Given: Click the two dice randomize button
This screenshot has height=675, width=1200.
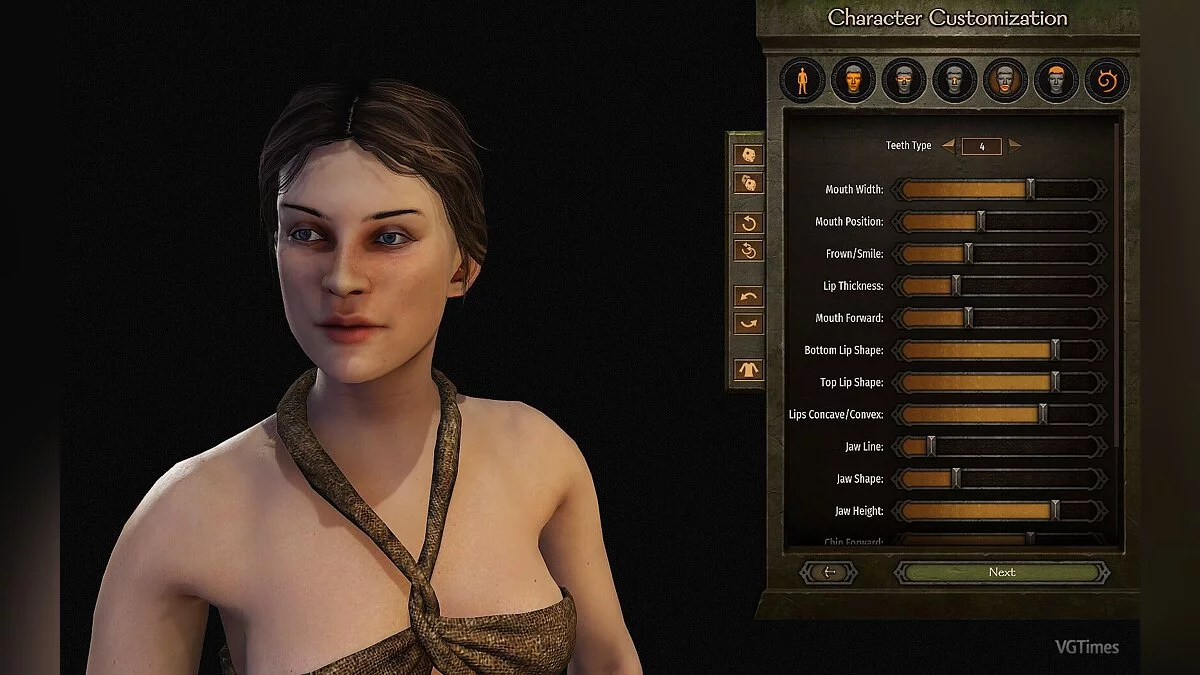Looking at the screenshot, I should pyautogui.click(x=749, y=183).
